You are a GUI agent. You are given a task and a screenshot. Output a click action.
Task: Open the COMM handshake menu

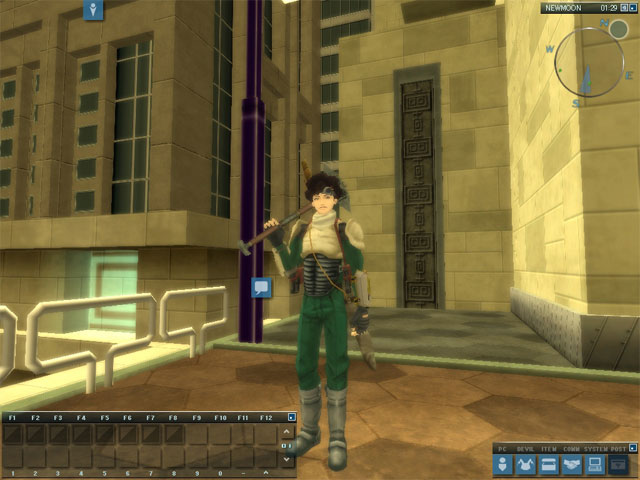pyautogui.click(x=572, y=465)
